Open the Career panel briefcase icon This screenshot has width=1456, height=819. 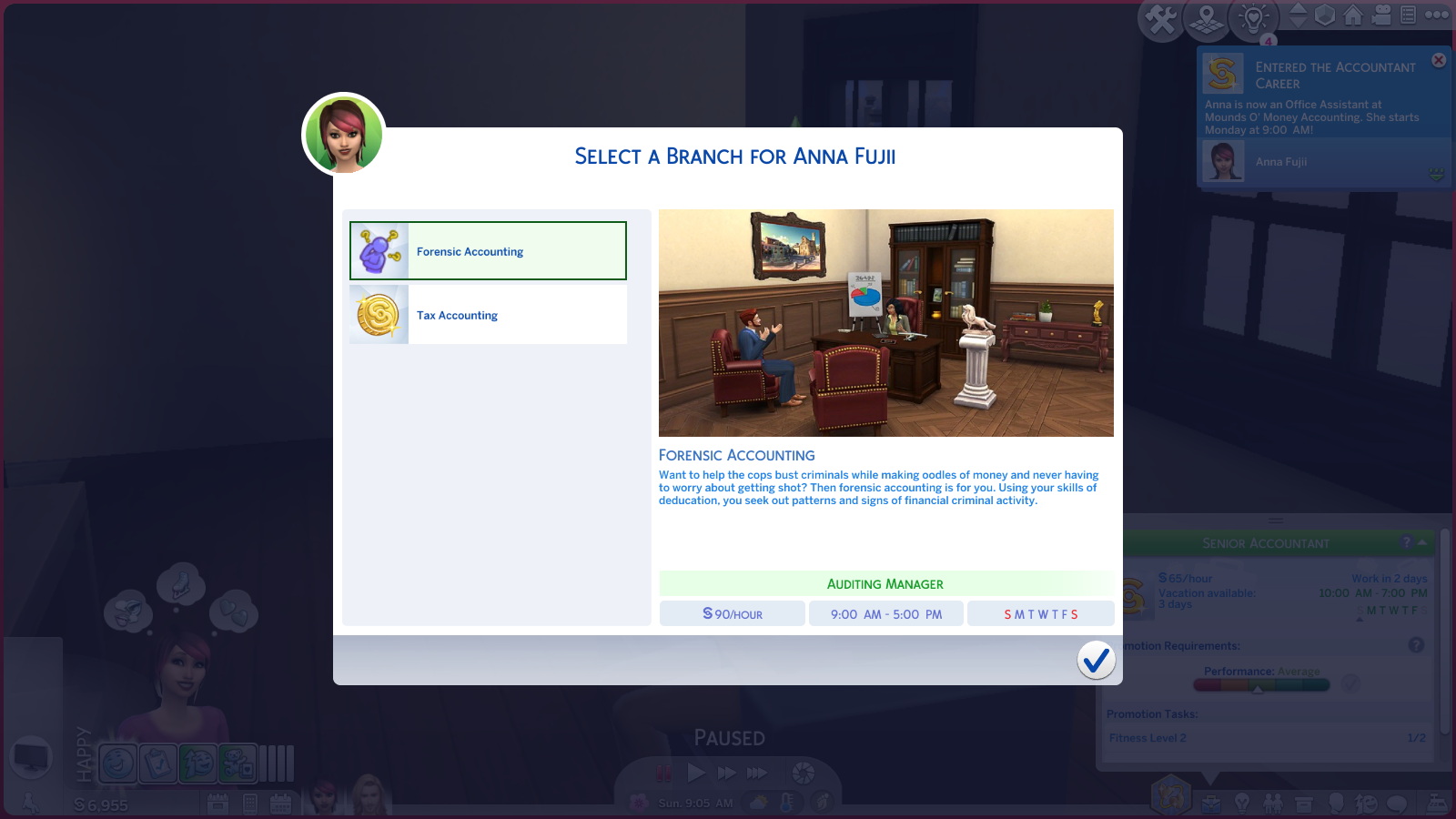pos(1211,803)
